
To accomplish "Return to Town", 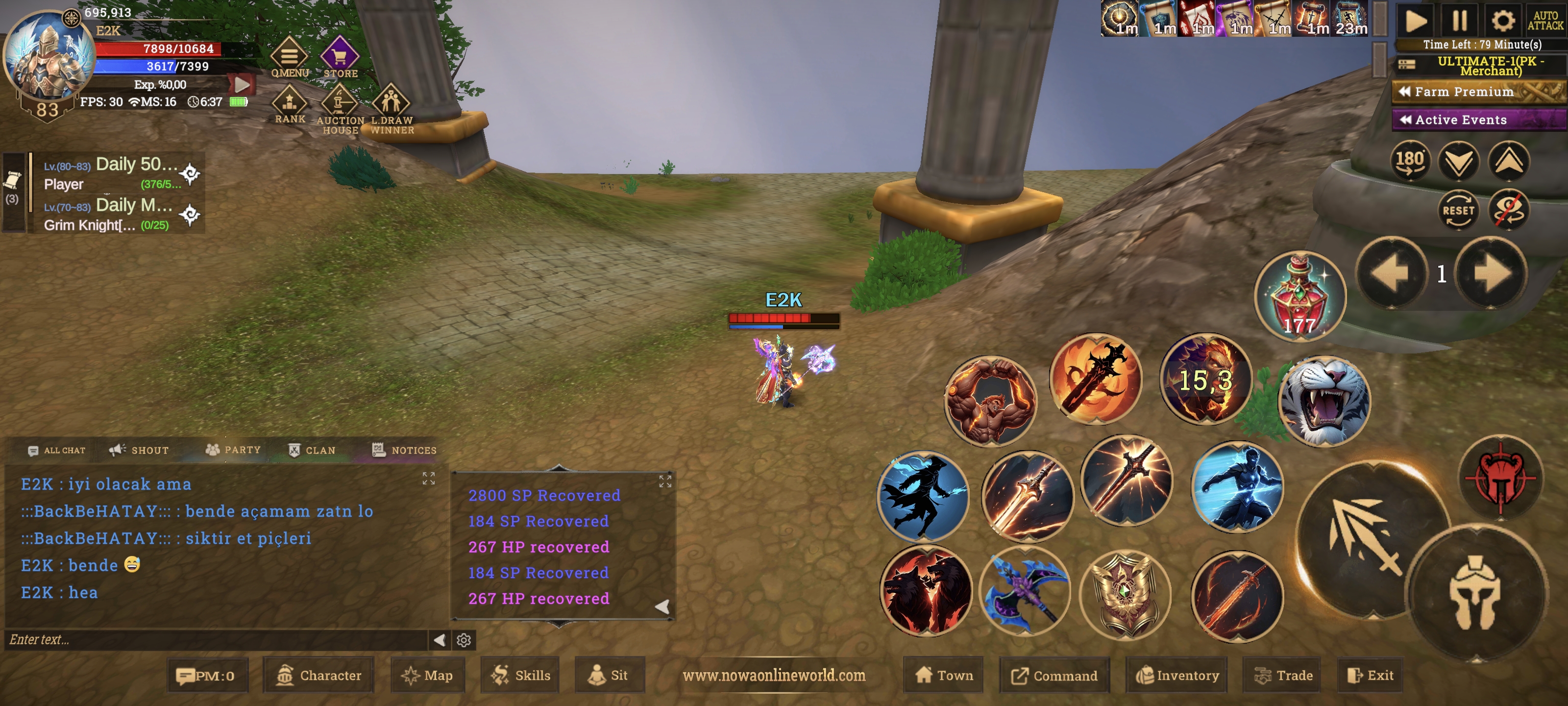I will click(944, 675).
